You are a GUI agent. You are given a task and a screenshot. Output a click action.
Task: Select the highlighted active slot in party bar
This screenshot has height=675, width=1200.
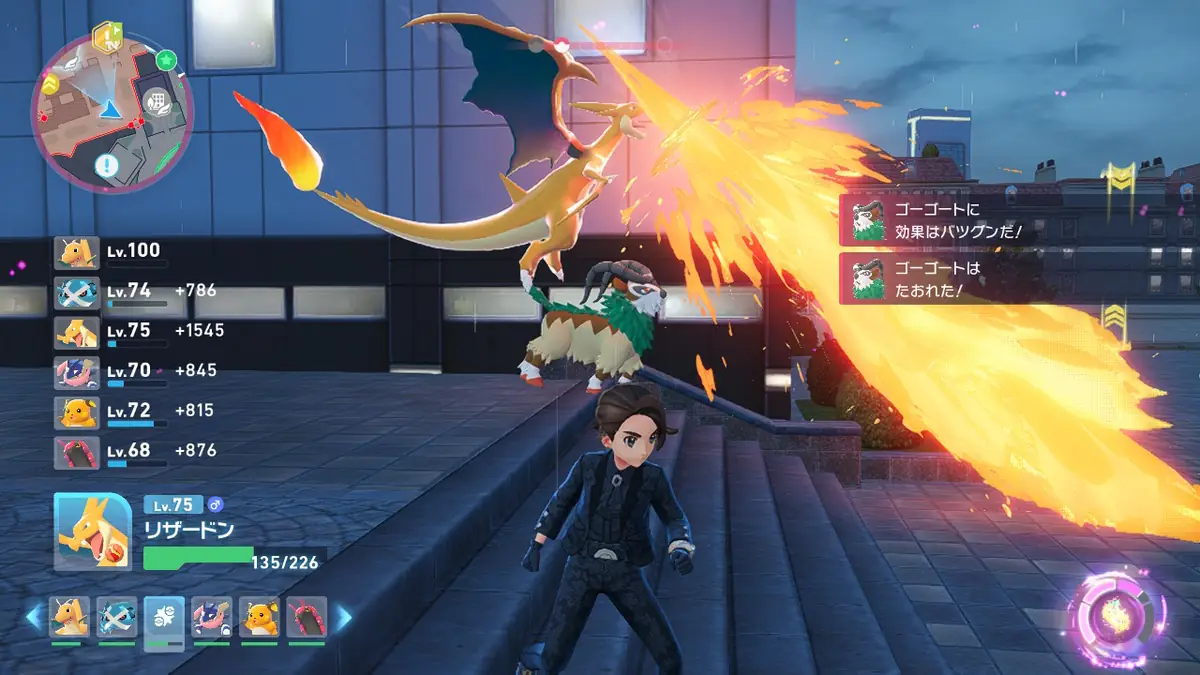[x=164, y=620]
